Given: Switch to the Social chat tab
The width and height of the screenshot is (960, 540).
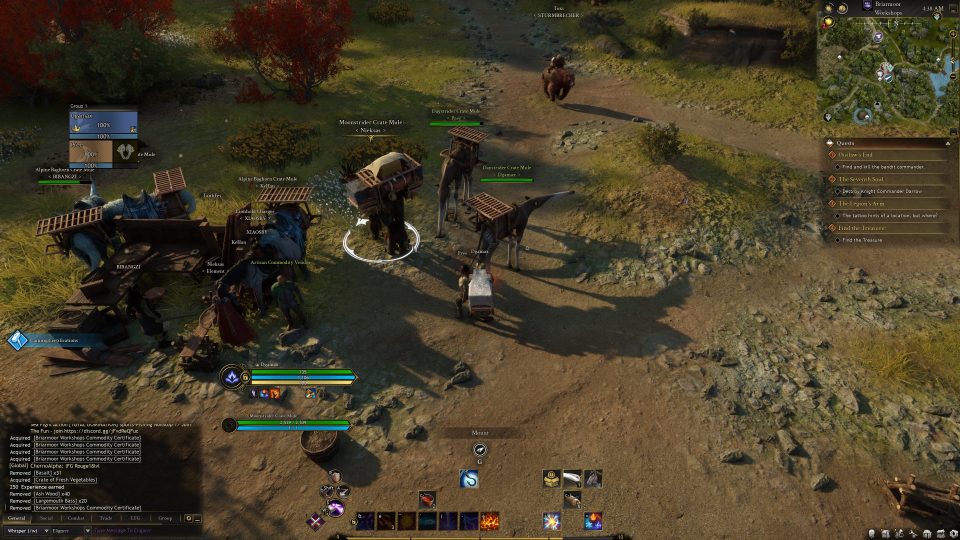Looking at the screenshot, I should pos(46,518).
